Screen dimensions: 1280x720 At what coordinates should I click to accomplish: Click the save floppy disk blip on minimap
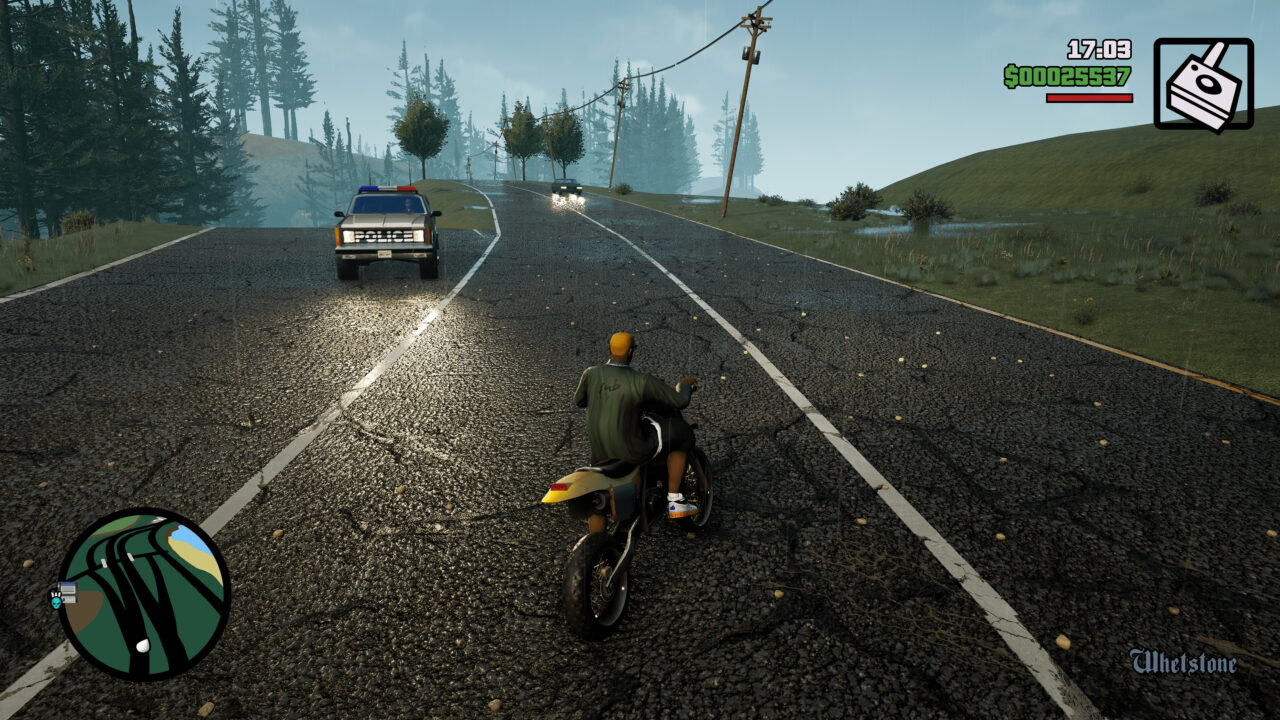coord(68,592)
